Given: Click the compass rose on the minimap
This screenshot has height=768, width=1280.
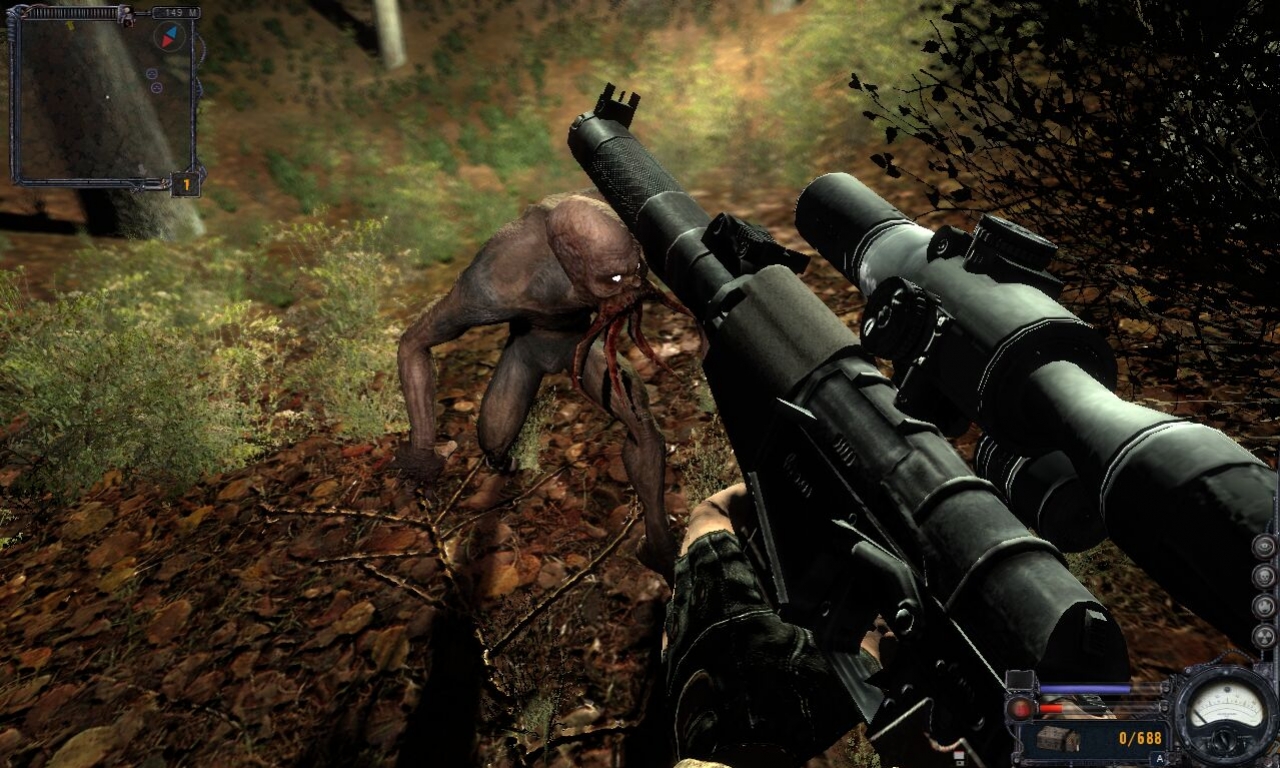Looking at the screenshot, I should [x=168, y=36].
